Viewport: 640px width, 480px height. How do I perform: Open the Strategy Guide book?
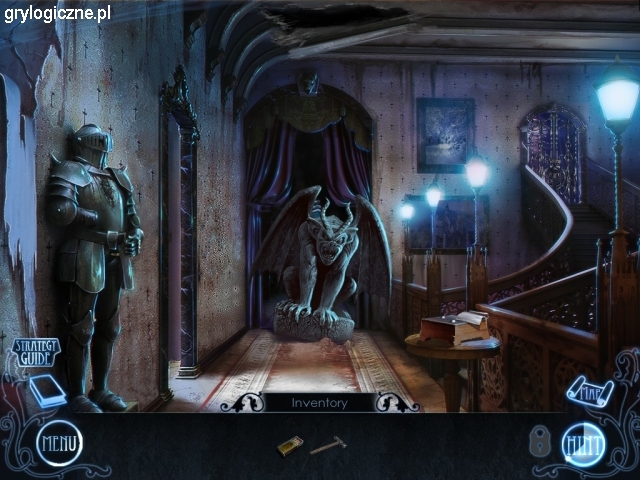click(x=44, y=388)
